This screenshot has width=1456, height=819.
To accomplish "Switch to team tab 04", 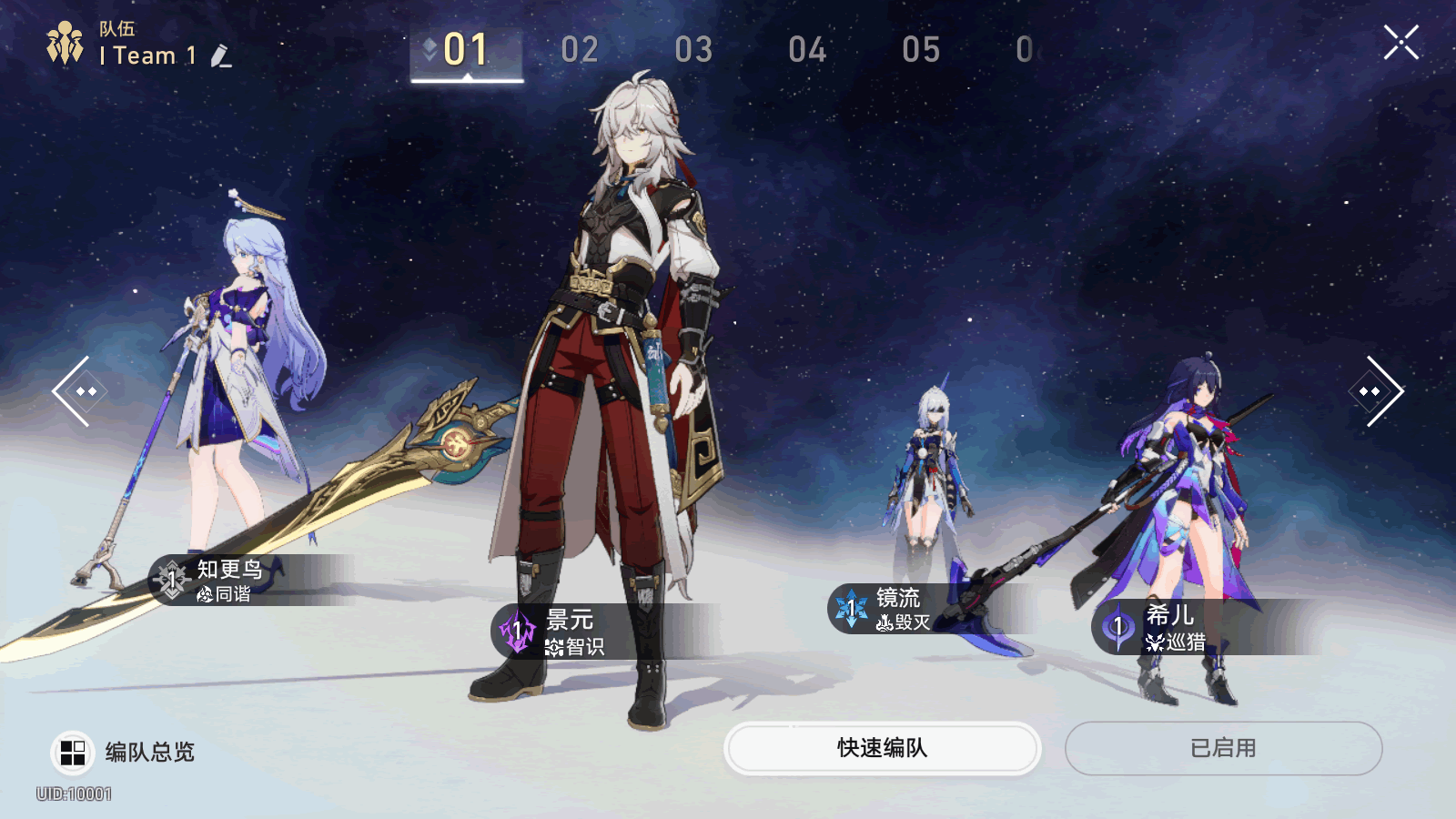I will tap(807, 50).
